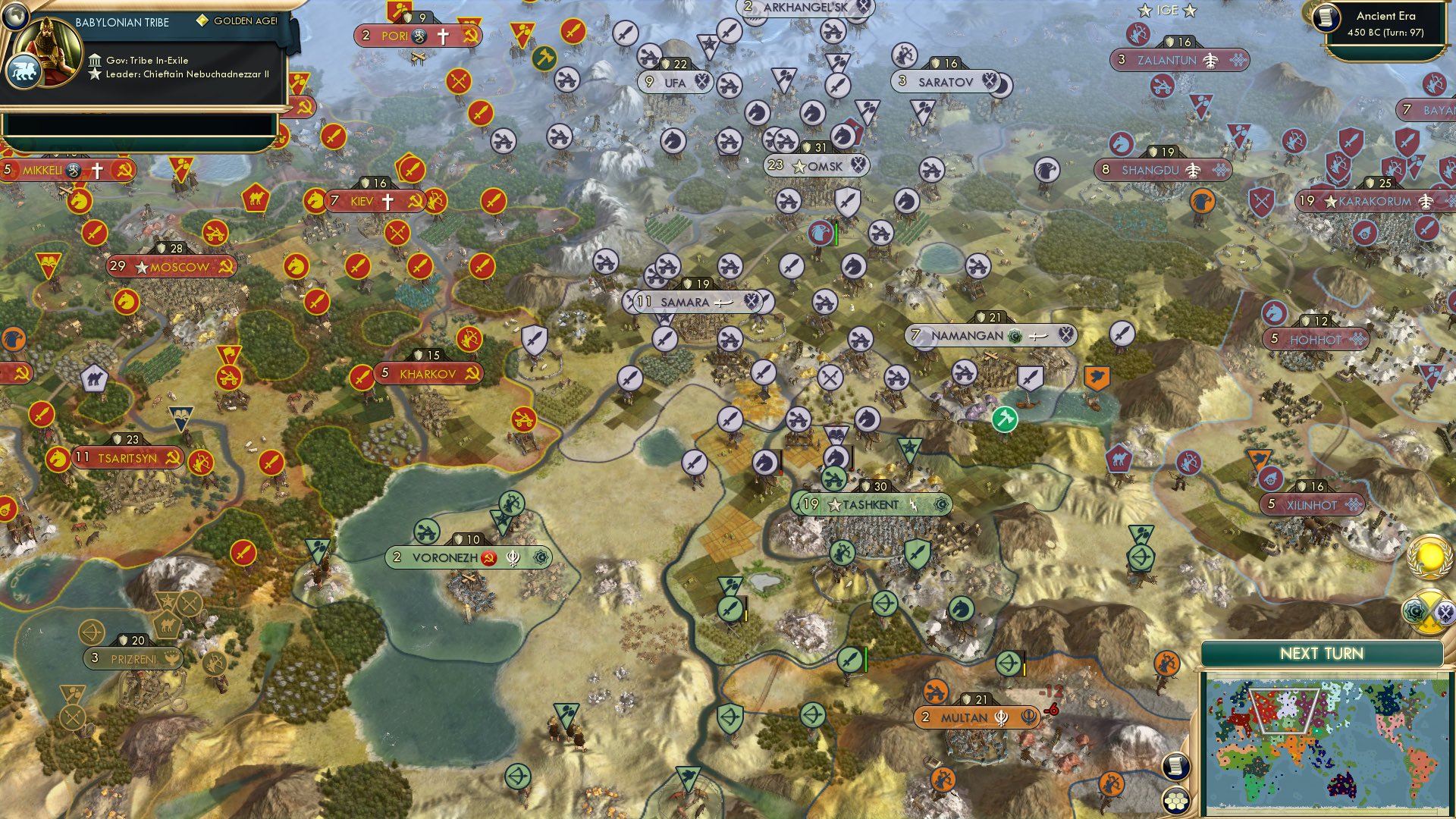
Task: Click the Christianity cross icon beside Kiev
Action: 388,201
